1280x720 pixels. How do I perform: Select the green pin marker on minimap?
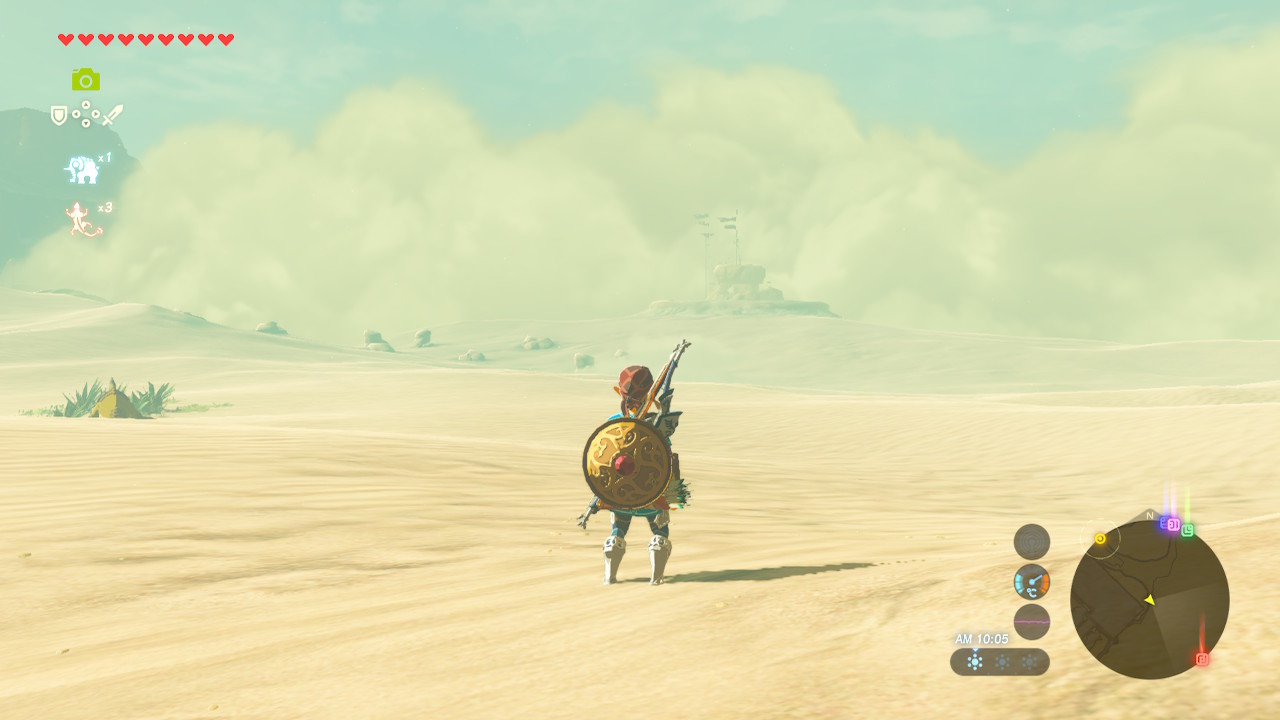click(x=1187, y=530)
